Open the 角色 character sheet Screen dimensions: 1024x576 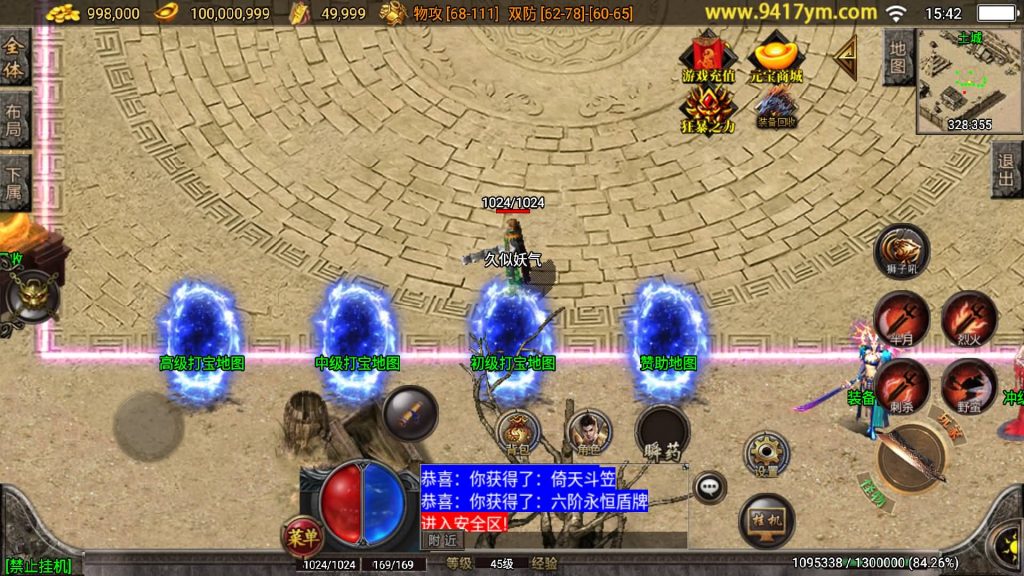point(587,433)
